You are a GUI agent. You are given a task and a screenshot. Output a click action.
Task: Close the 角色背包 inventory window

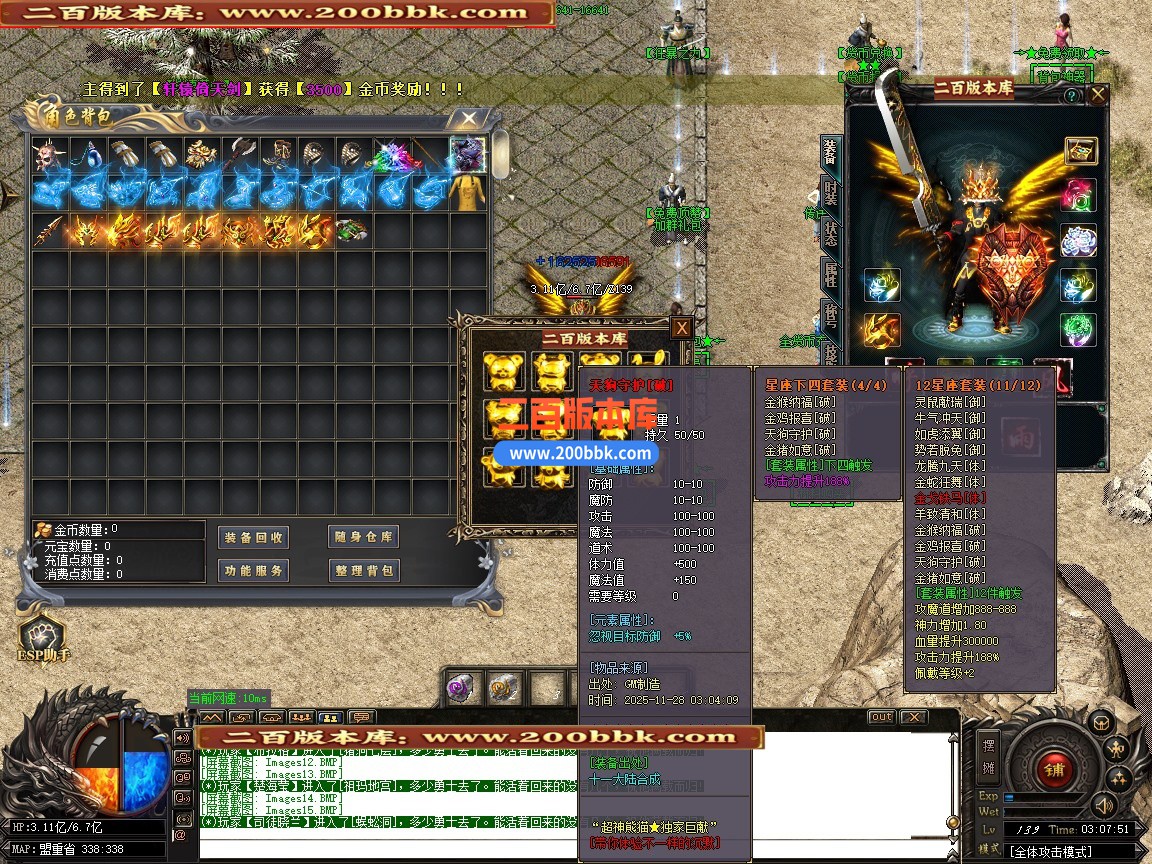(468, 118)
